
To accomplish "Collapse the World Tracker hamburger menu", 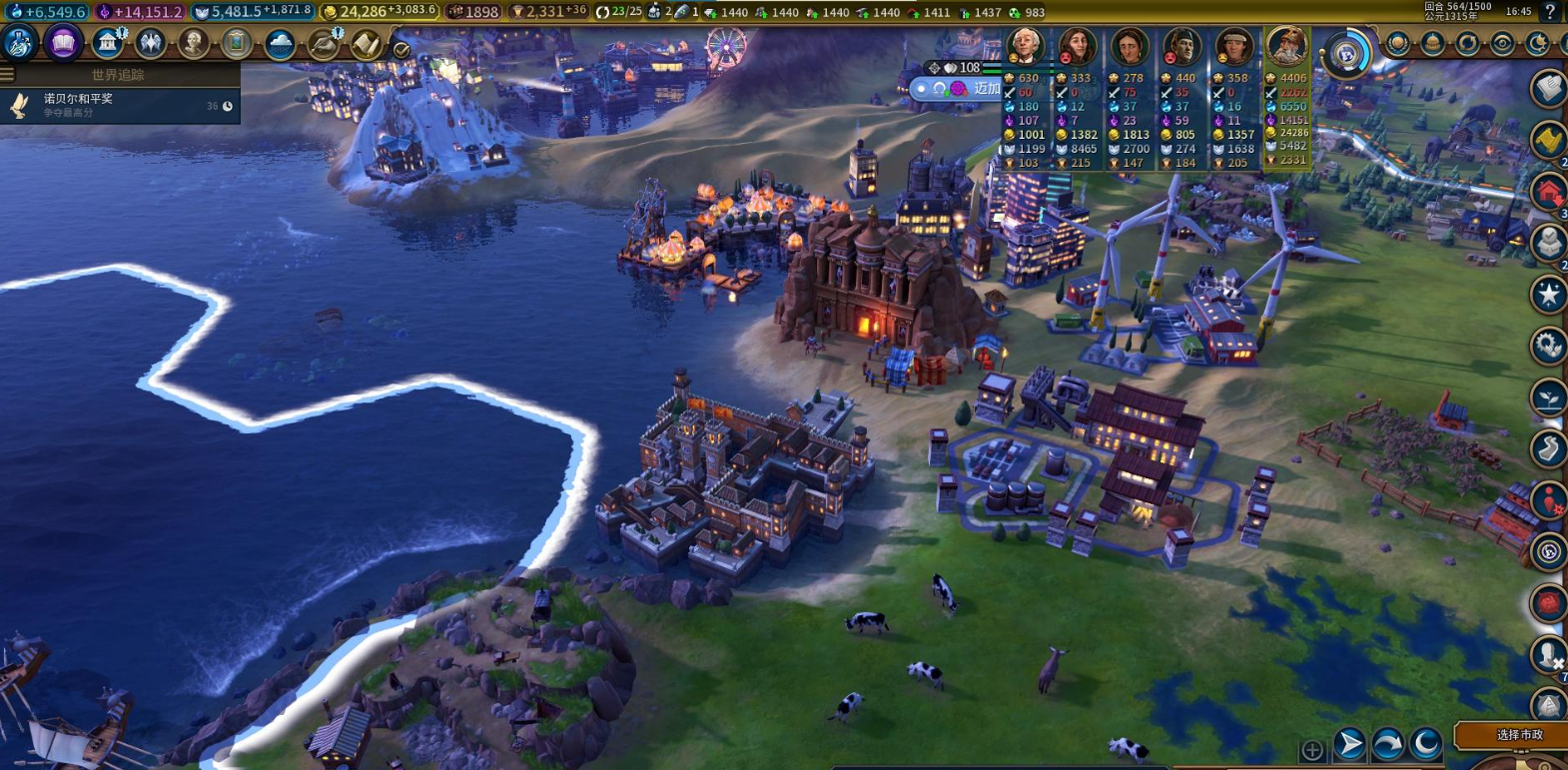I will click(7, 75).
